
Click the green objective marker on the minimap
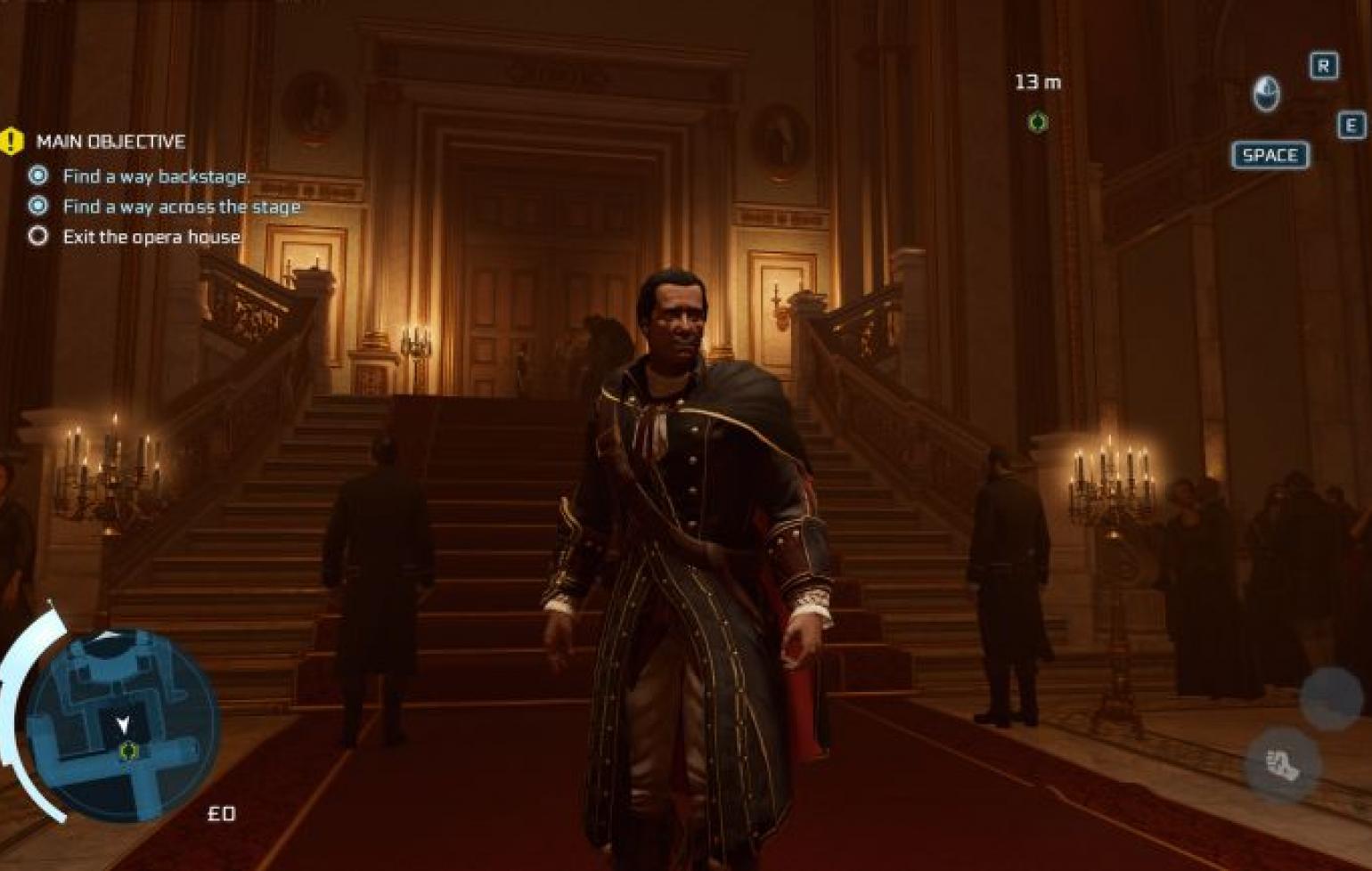click(128, 751)
